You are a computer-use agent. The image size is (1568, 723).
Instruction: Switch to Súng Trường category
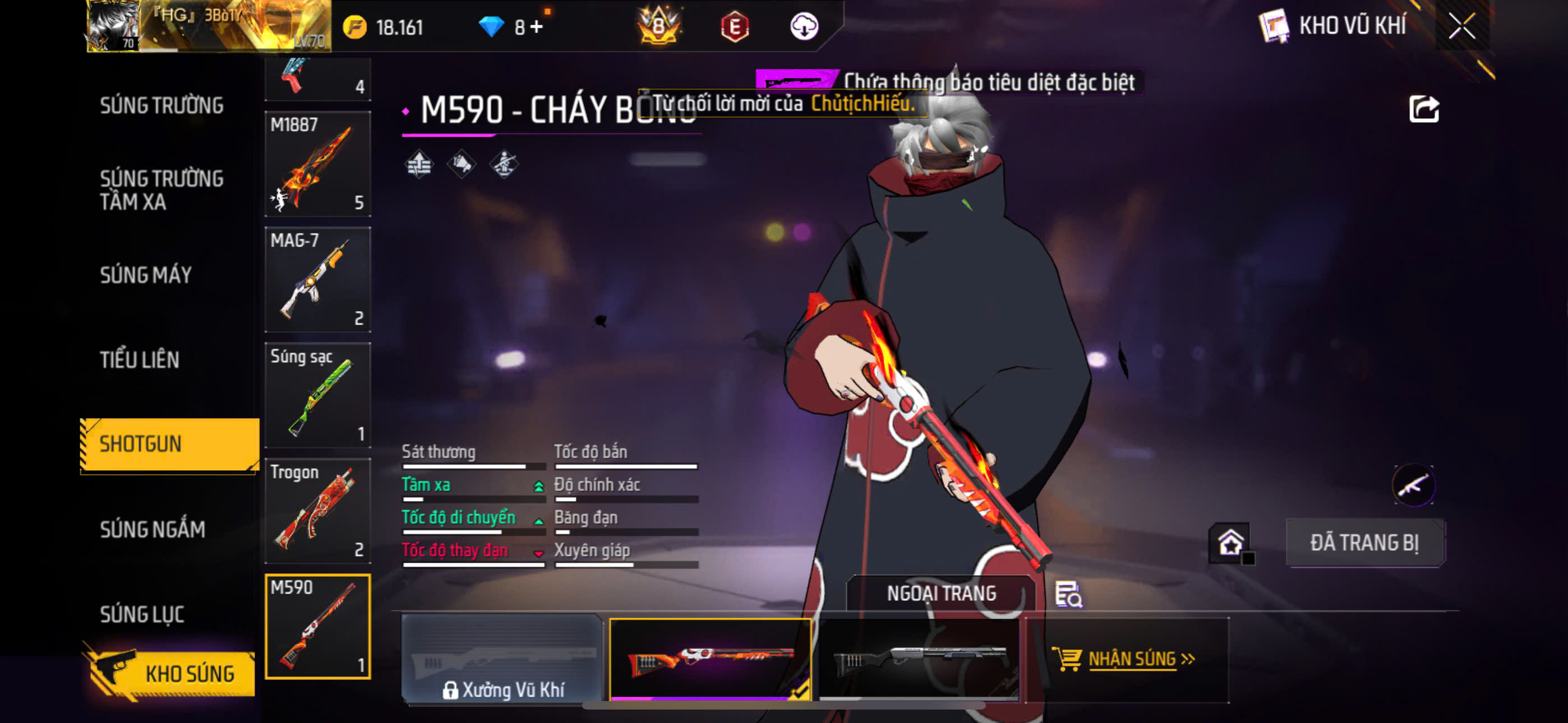coord(162,105)
